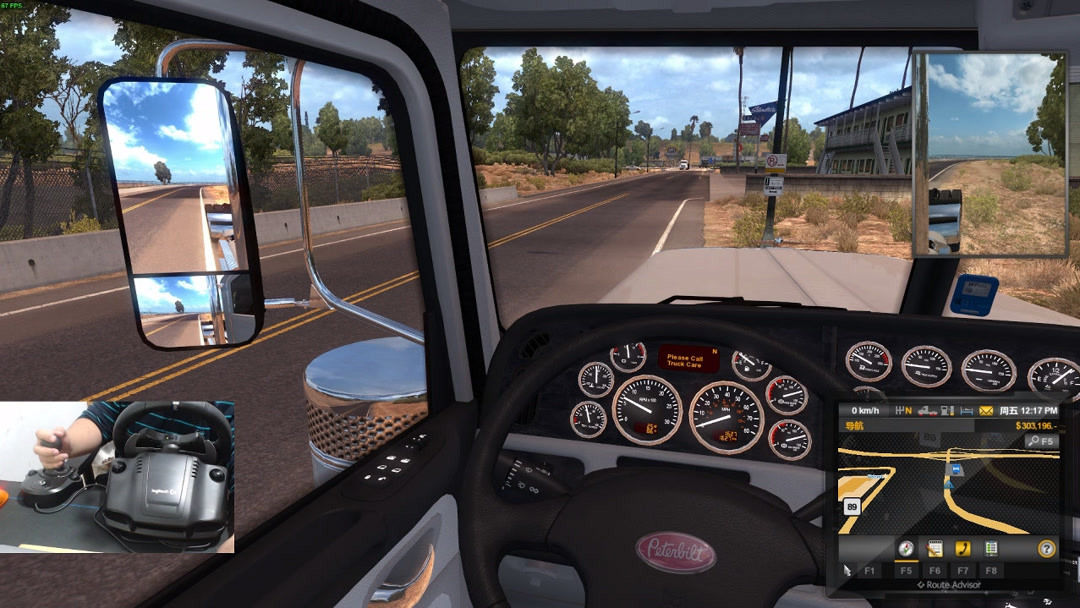Click the fuel pump status icon

point(947,410)
